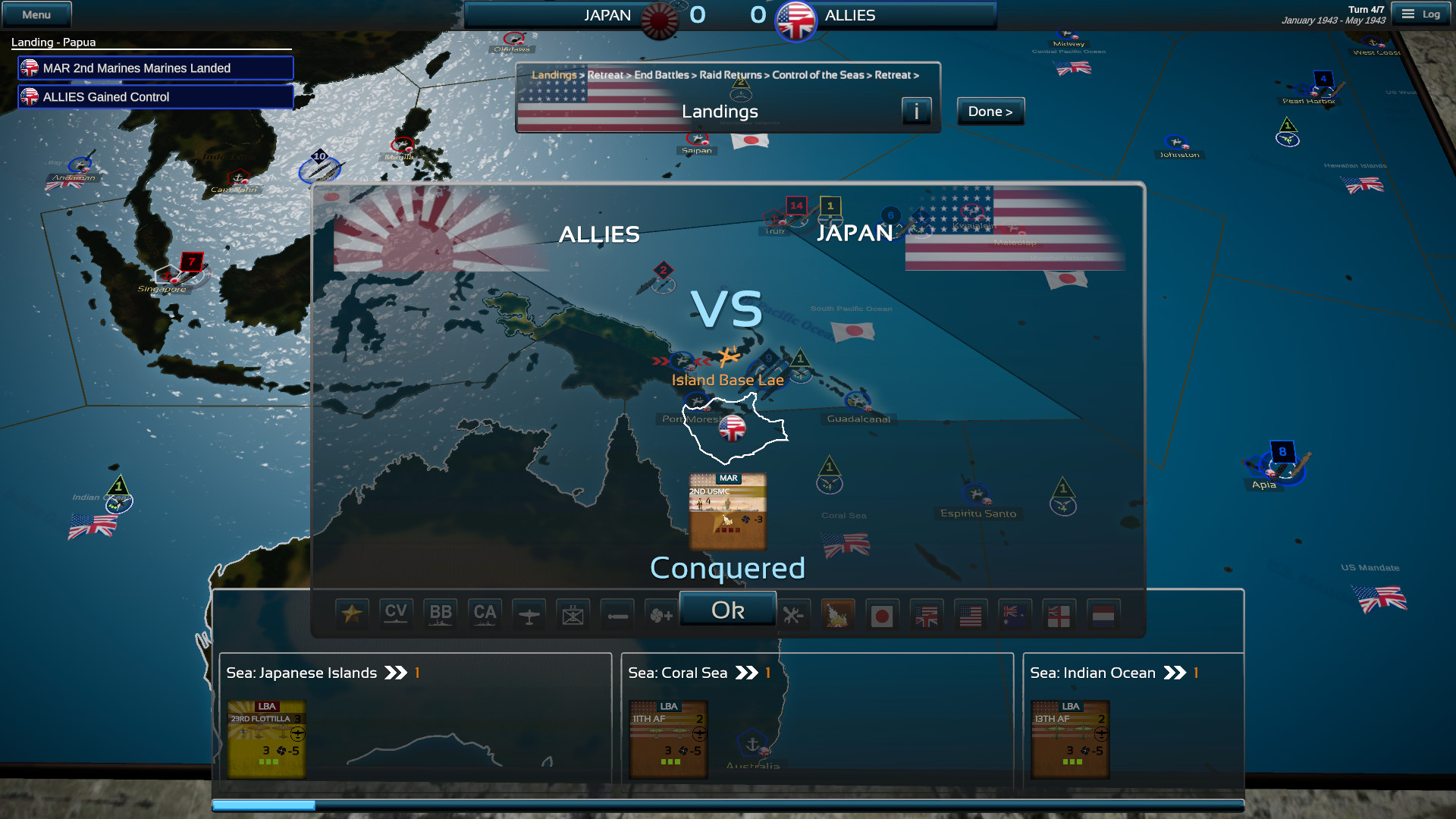The image size is (1456, 819).
Task: Click the Done button to end phase
Action: coord(990,111)
